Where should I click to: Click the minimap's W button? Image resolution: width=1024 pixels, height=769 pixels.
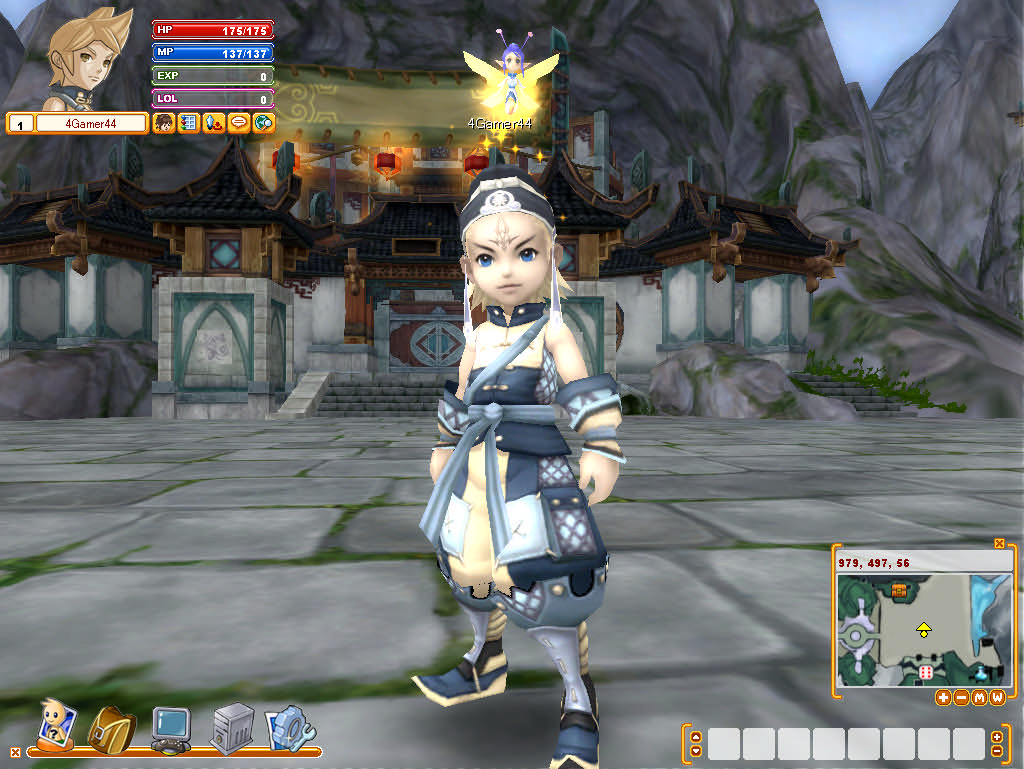[x=997, y=697]
